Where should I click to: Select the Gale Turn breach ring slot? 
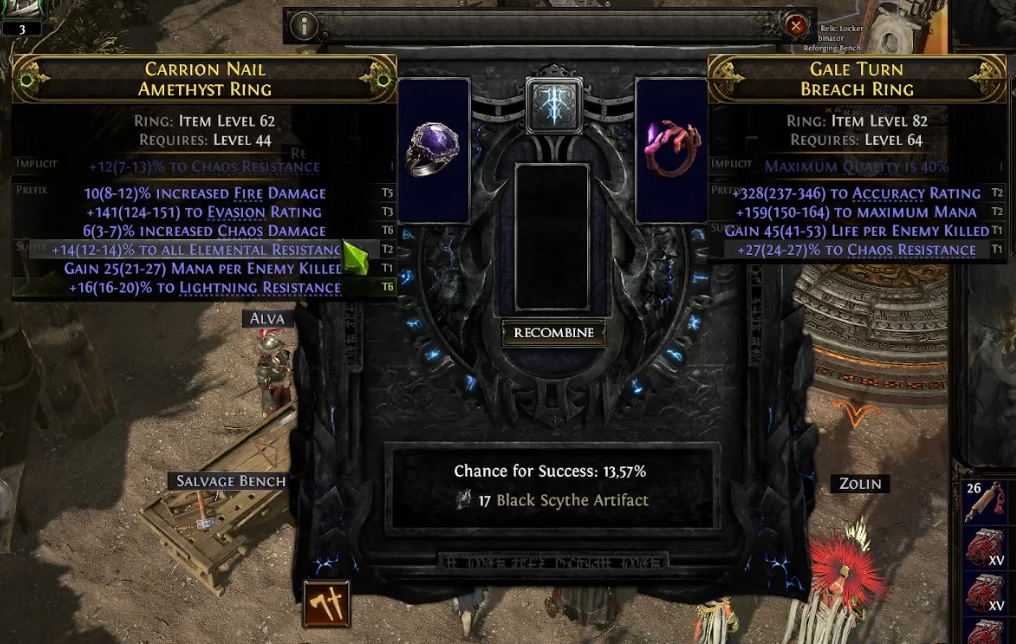[x=672, y=150]
